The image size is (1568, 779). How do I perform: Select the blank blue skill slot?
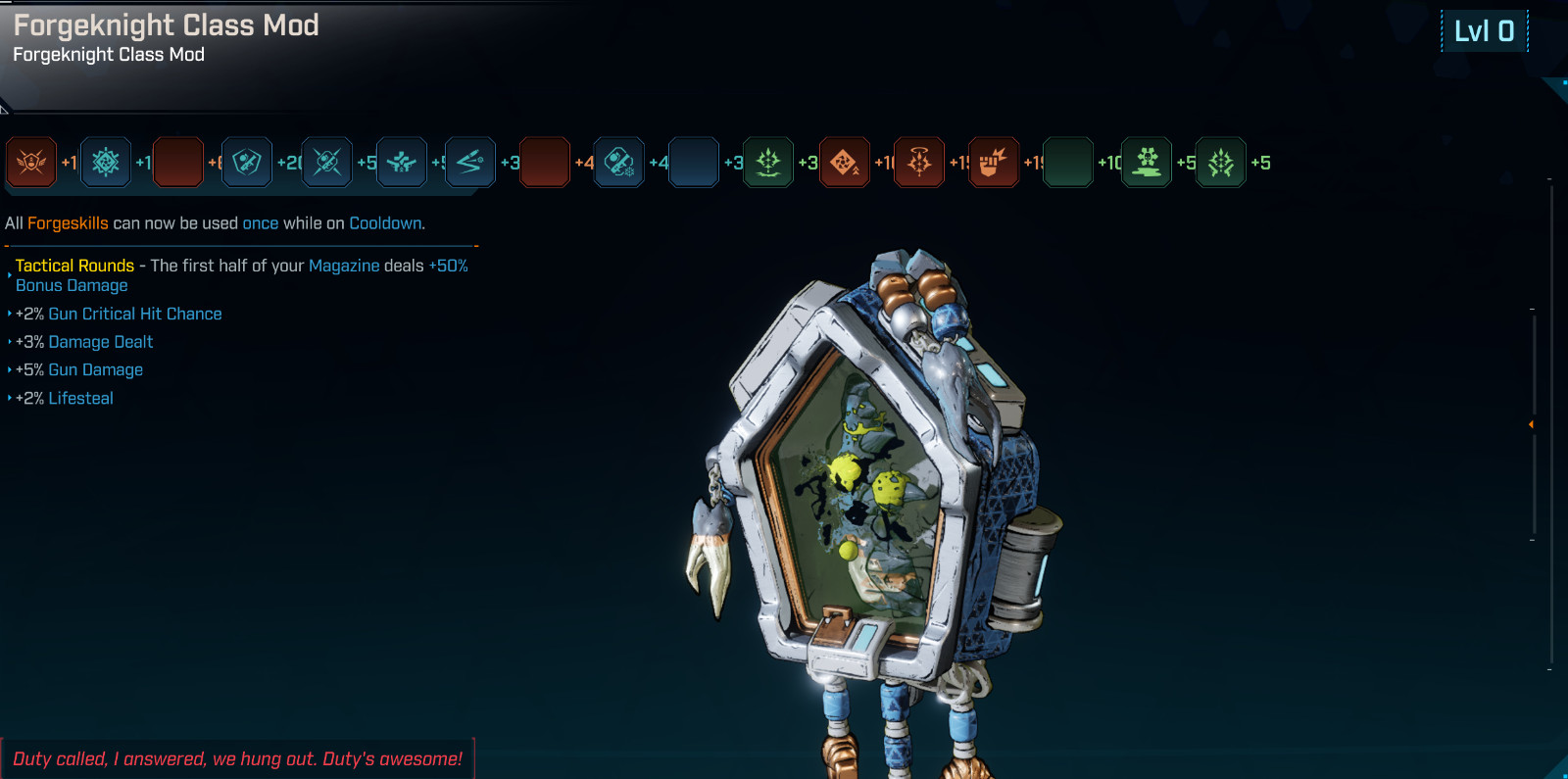coord(694,163)
